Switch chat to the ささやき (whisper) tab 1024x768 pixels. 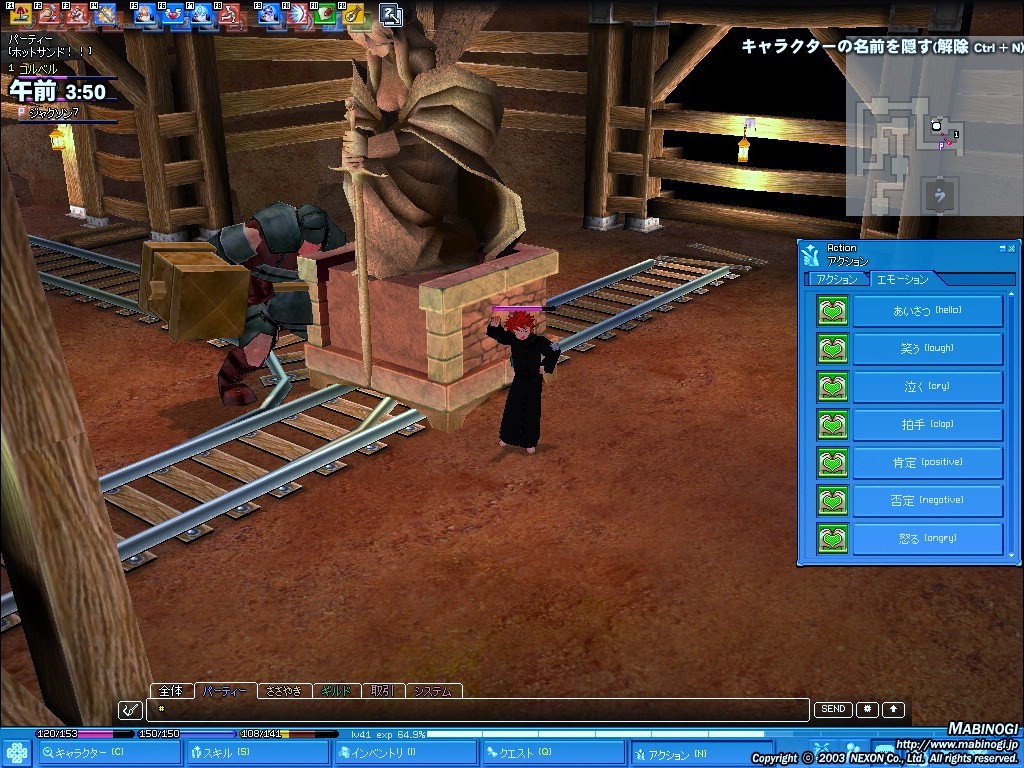click(284, 691)
